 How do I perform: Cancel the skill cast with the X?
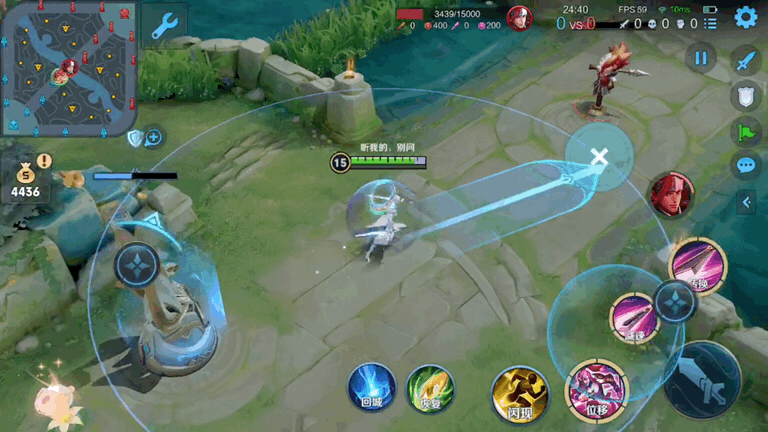click(x=599, y=156)
